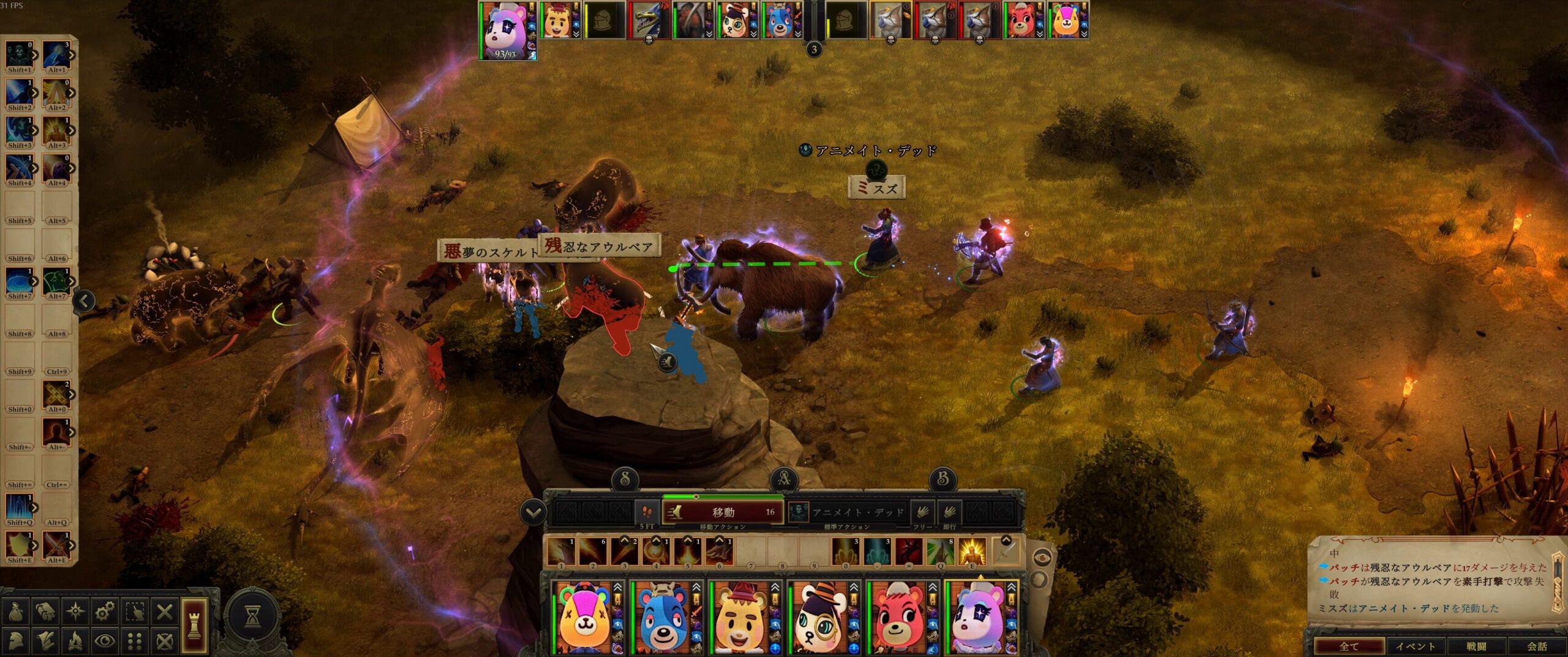The width and height of the screenshot is (1568, 657).
Task: Show the 戦闘 log tab
Action: coord(1476,646)
